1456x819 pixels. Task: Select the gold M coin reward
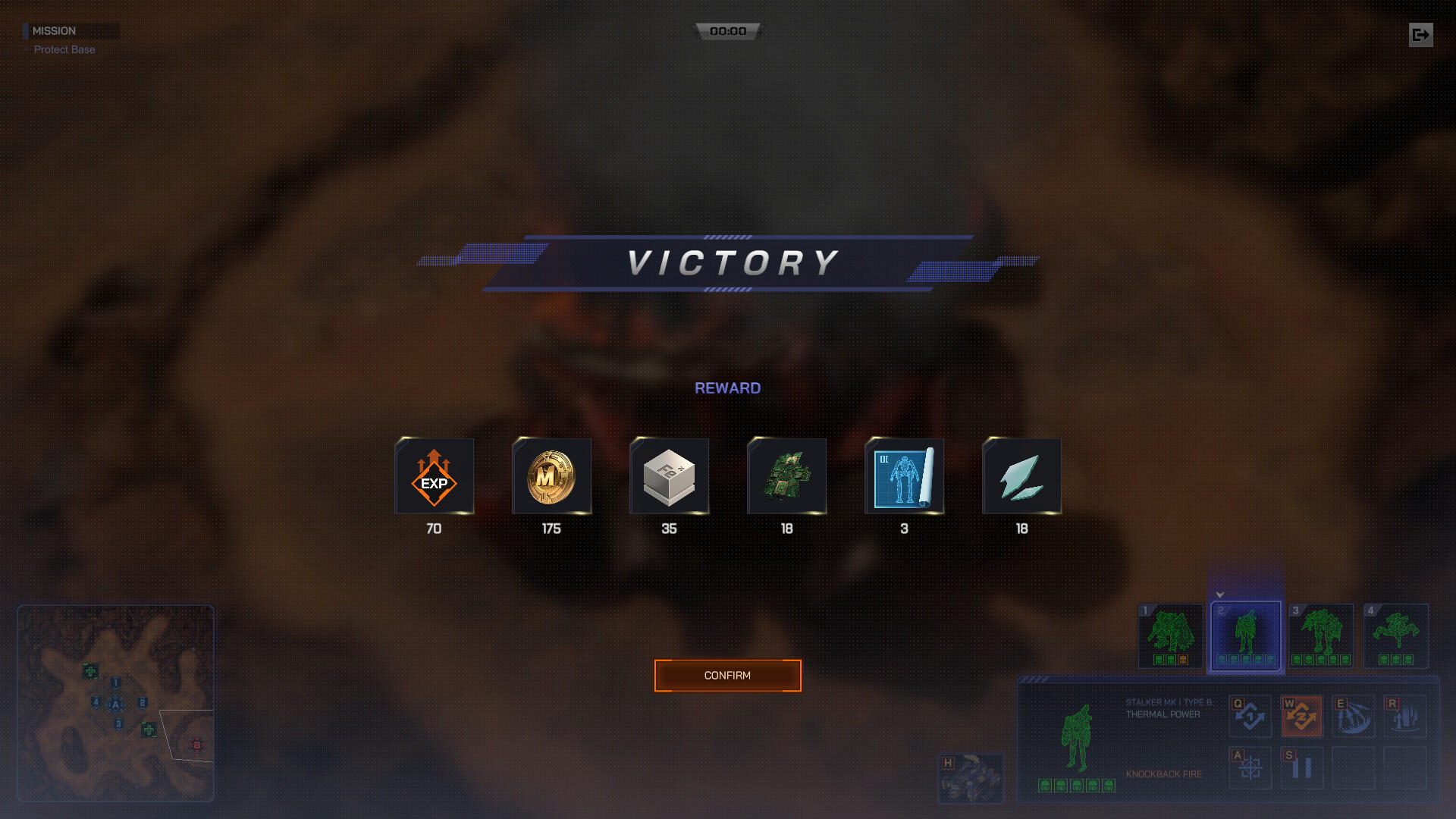click(x=551, y=476)
